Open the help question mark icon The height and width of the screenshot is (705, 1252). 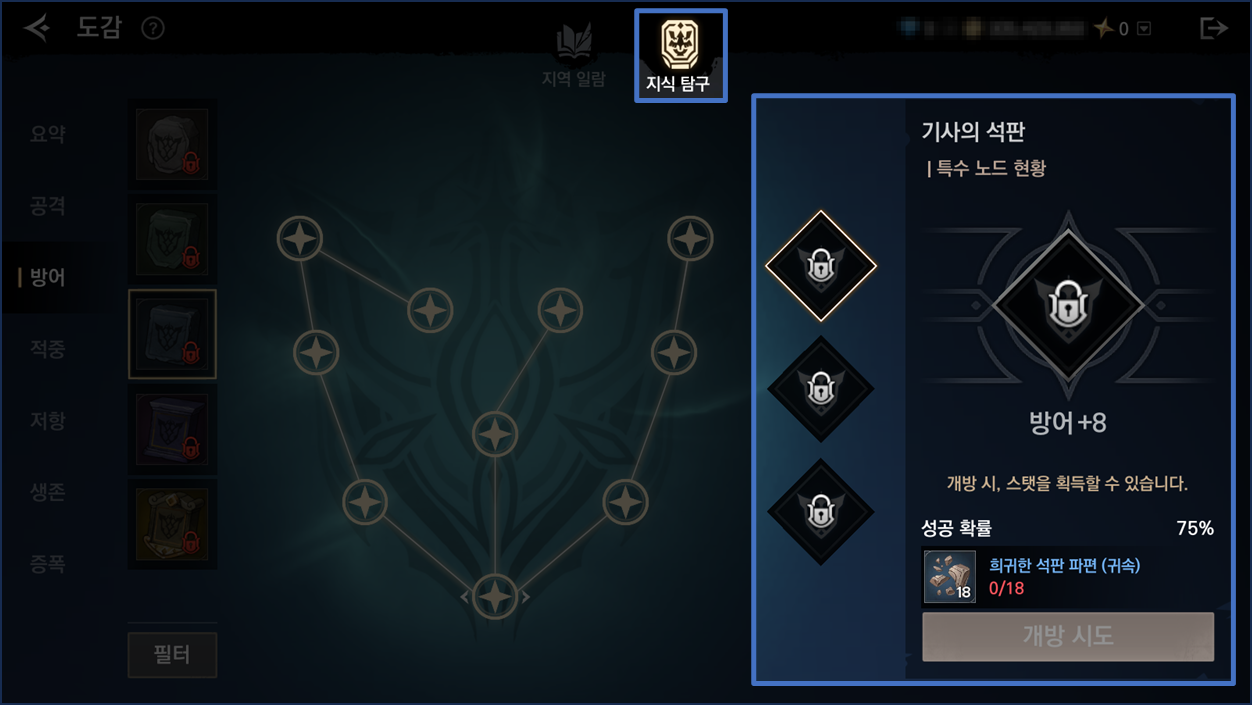(153, 28)
